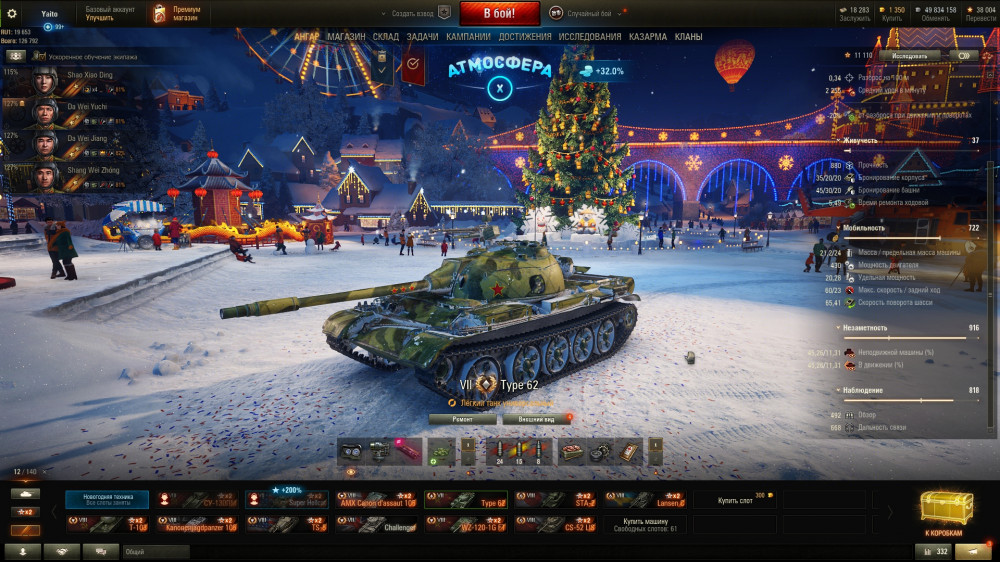The width and height of the screenshot is (1000, 562).
Task: Open the ЗАДАЧИ tab
Action: (x=422, y=37)
